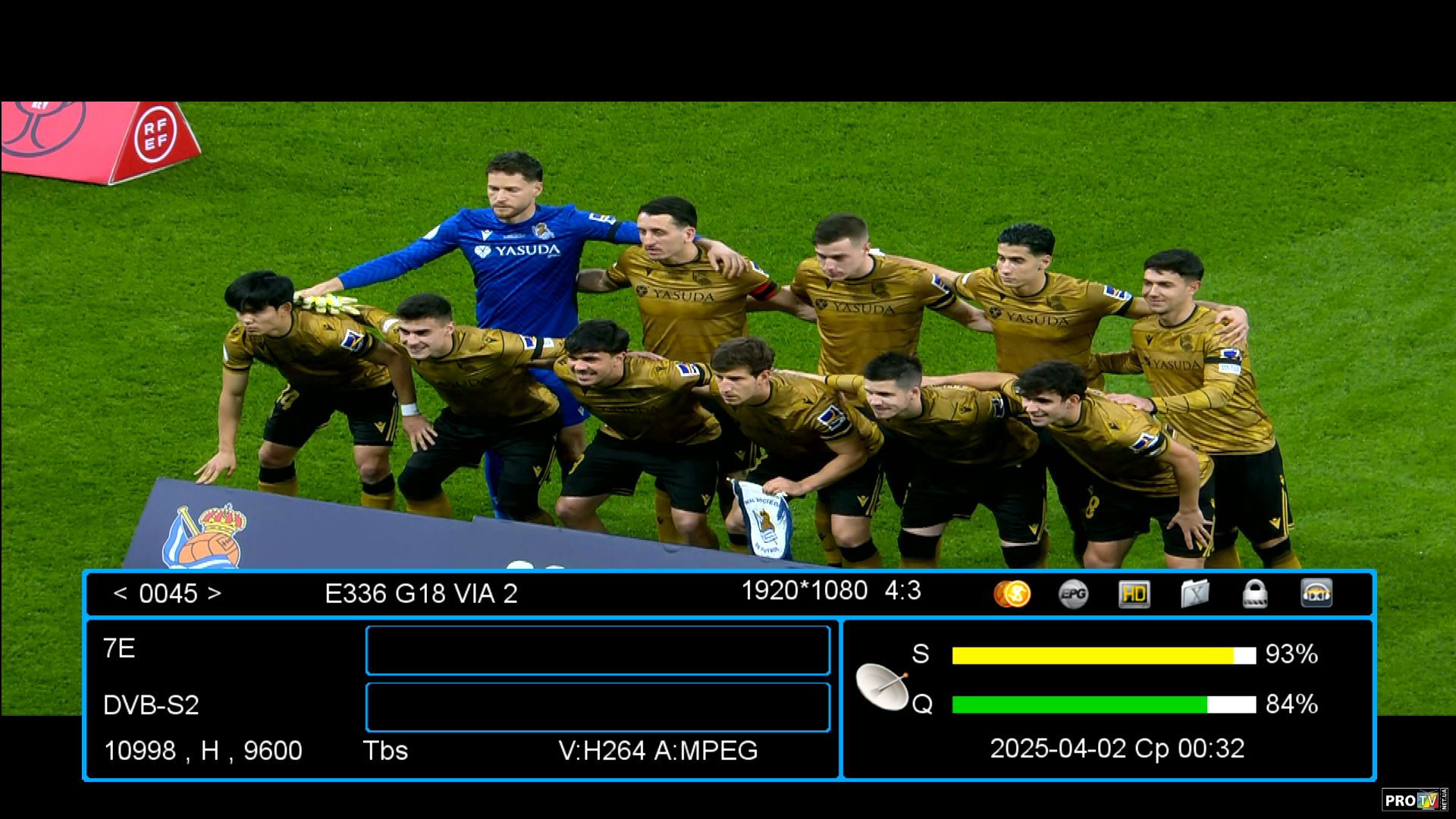The image size is (1456, 819).
Task: Click the upper empty programme info box
Action: (598, 650)
